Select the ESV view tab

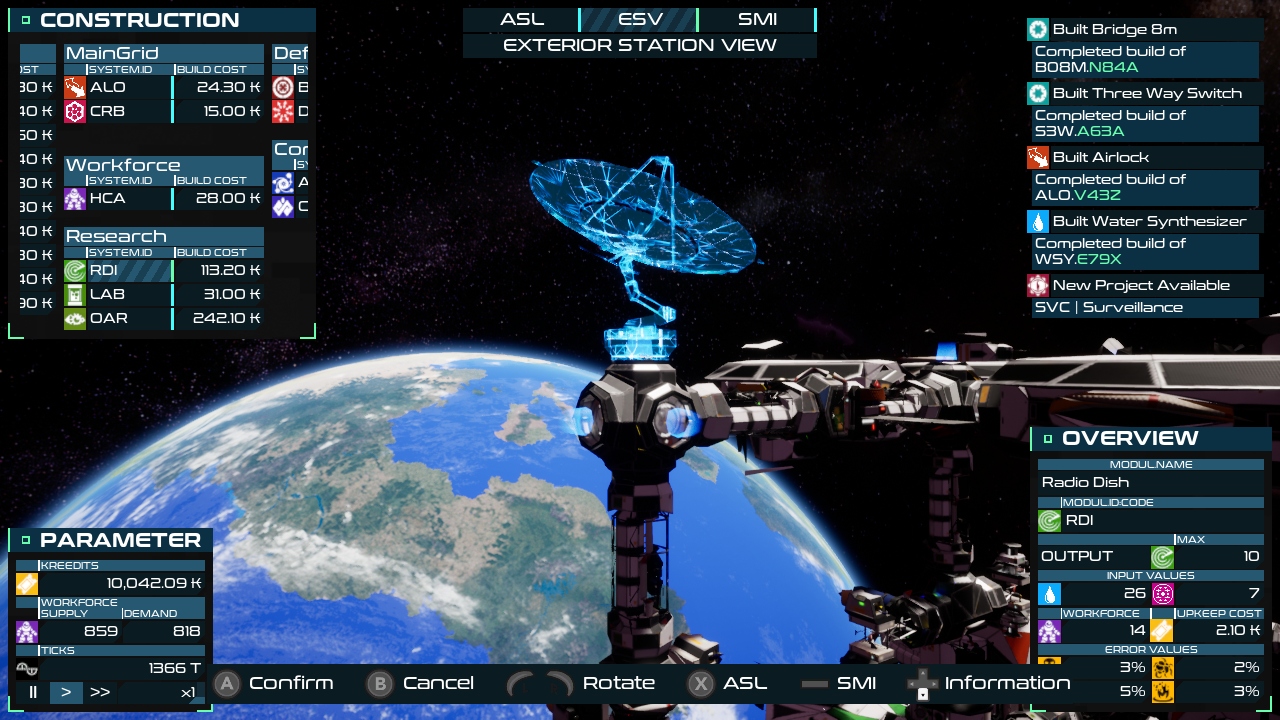[640, 20]
